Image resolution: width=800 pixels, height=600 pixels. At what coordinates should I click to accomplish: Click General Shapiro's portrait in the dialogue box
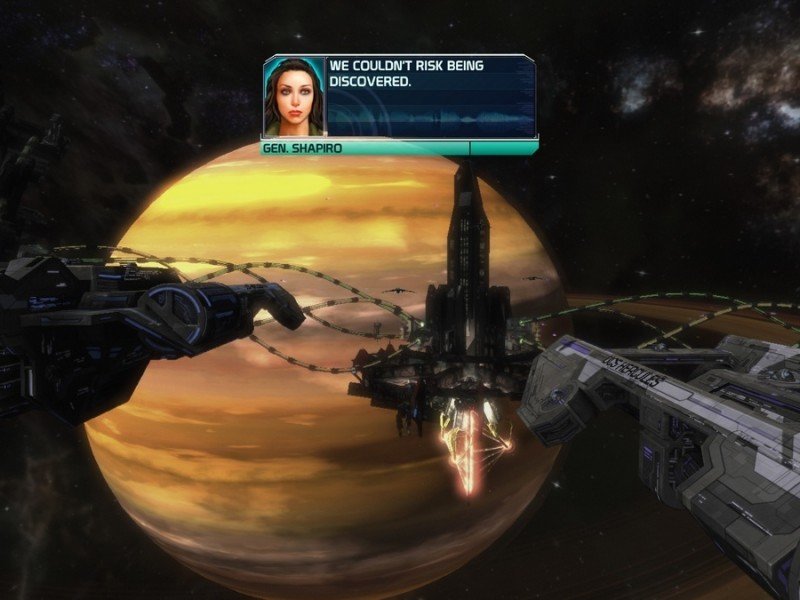294,97
